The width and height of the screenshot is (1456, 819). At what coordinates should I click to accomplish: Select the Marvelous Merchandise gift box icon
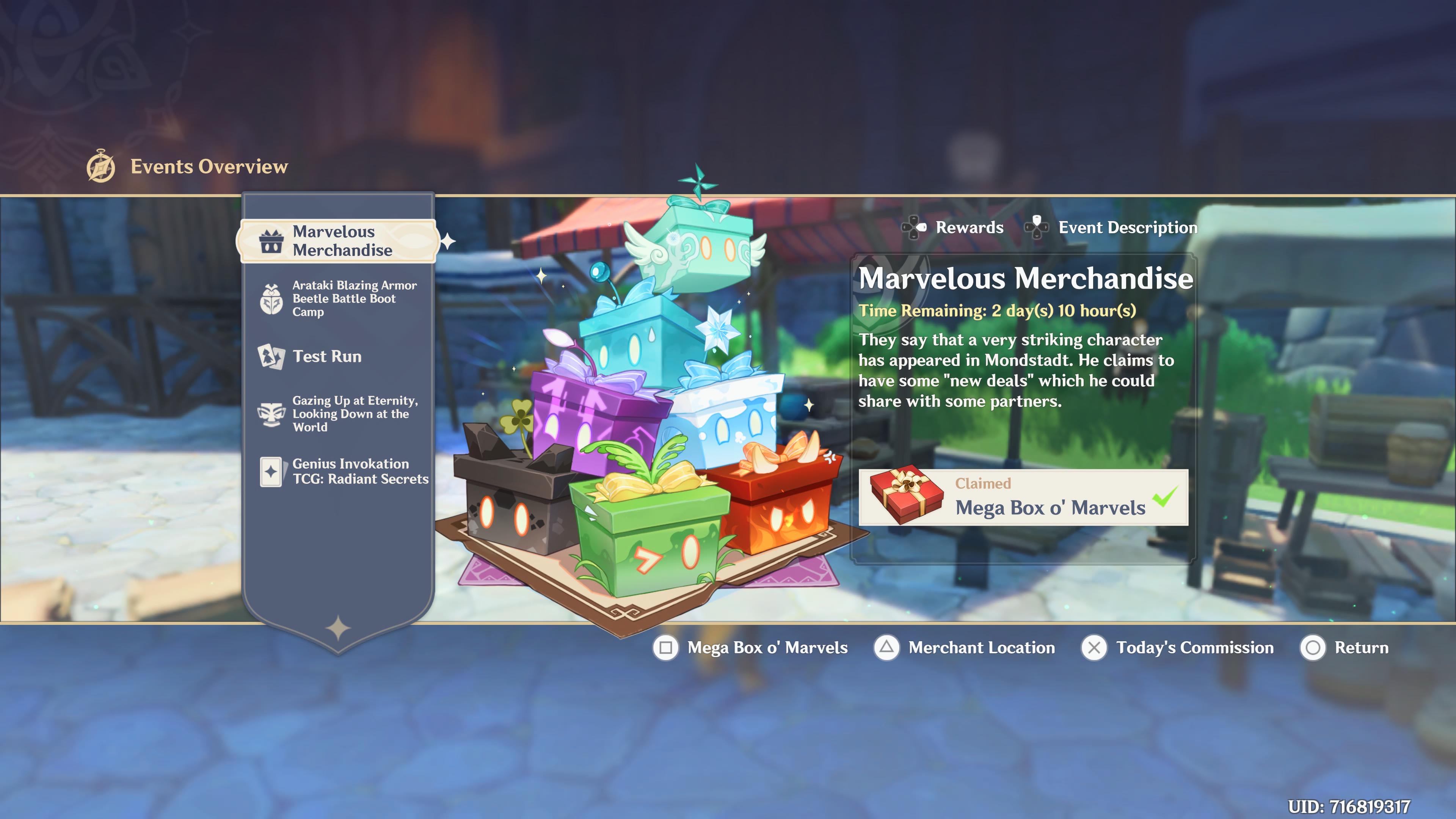[x=273, y=240]
